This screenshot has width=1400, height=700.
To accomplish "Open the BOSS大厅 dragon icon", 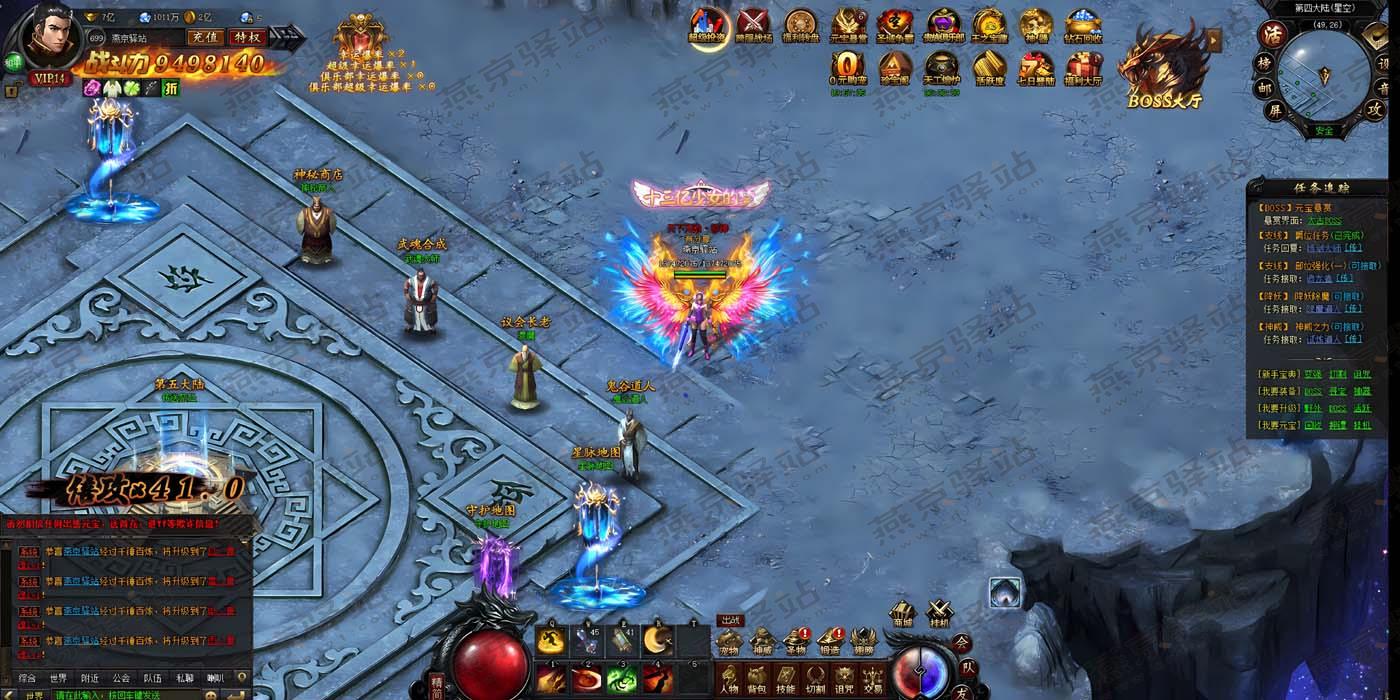I will pos(1163,63).
